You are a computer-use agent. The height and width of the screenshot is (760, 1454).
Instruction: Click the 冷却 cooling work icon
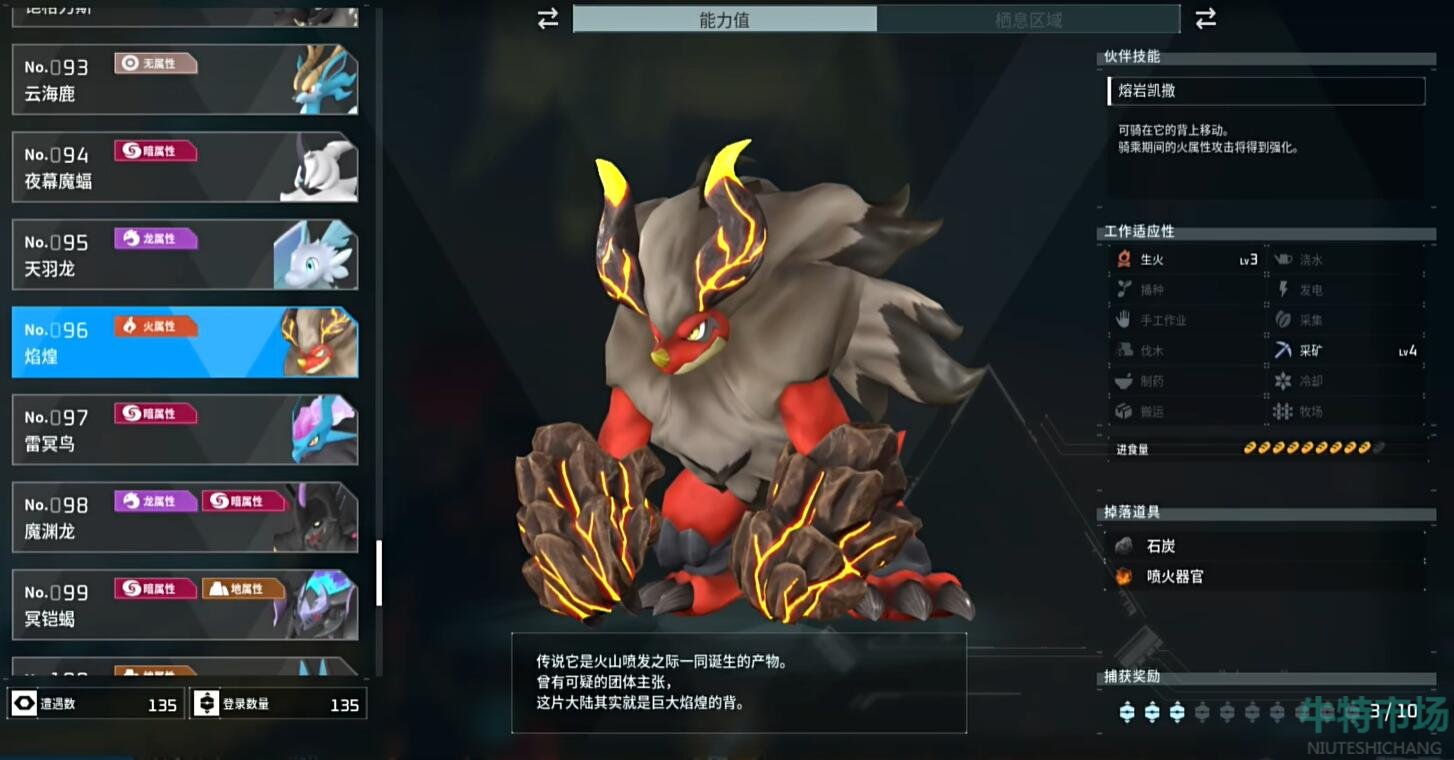point(1283,381)
